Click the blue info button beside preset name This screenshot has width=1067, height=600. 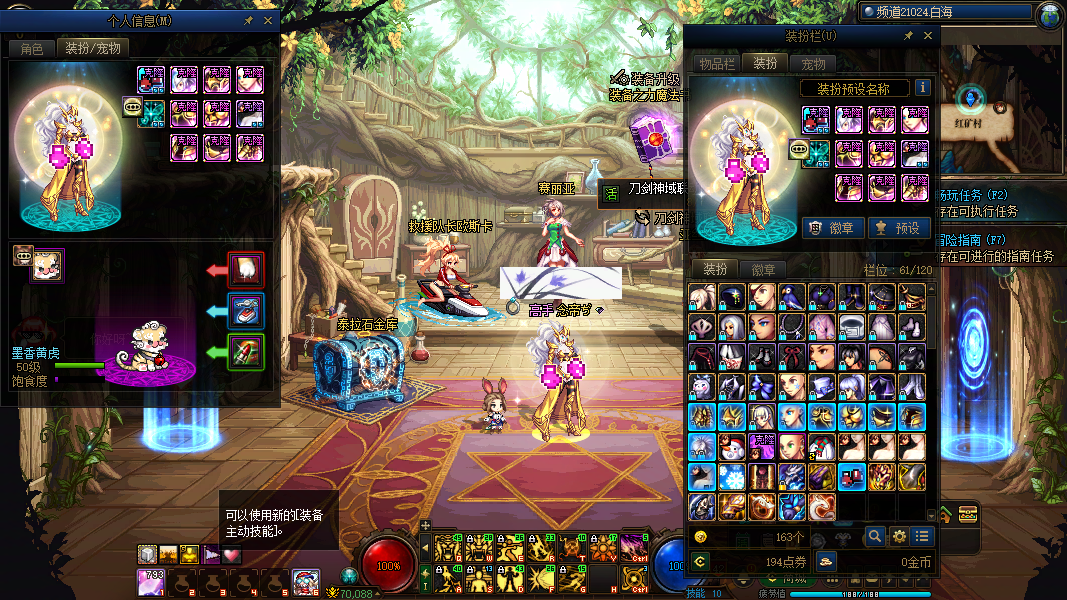coord(922,88)
